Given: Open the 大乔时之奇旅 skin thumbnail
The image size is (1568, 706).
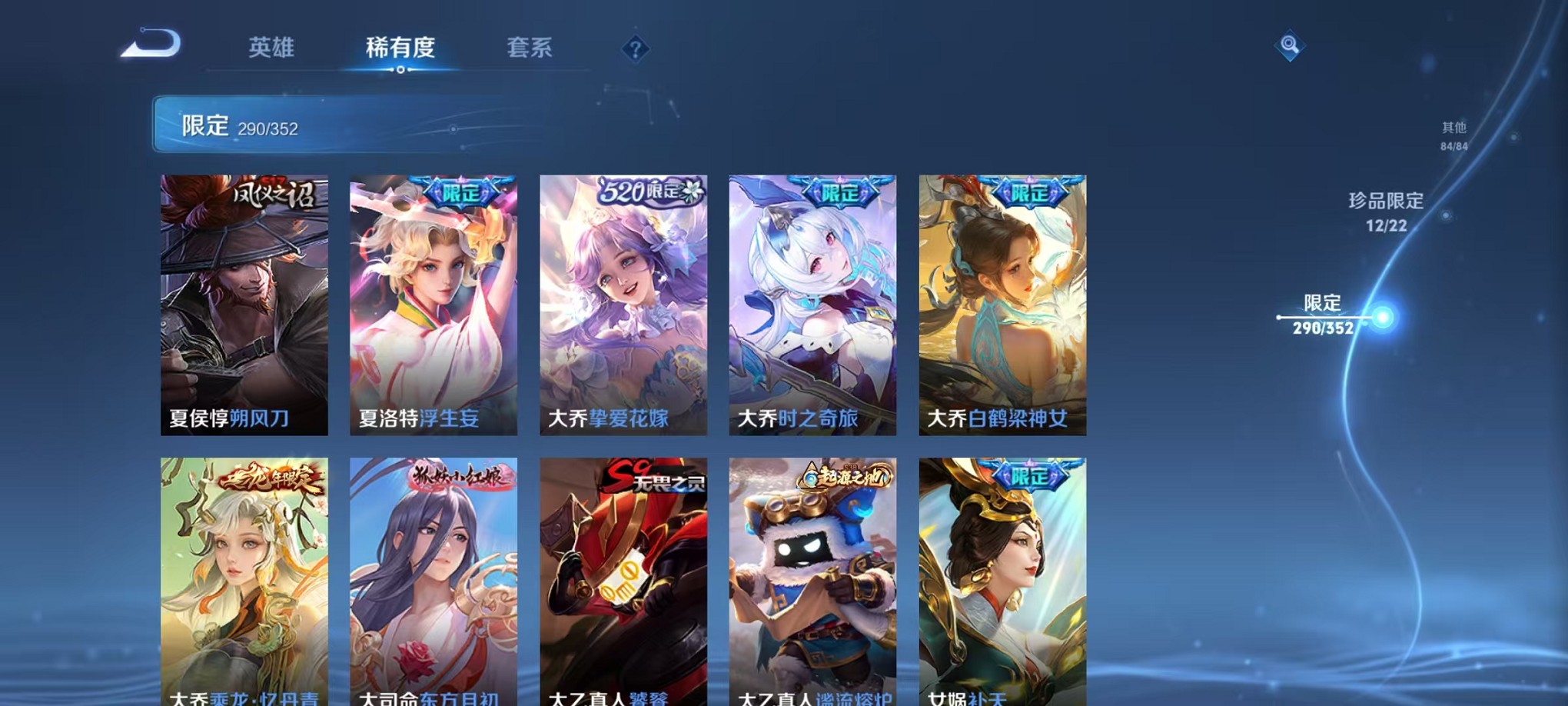Looking at the screenshot, I should click(x=811, y=304).
